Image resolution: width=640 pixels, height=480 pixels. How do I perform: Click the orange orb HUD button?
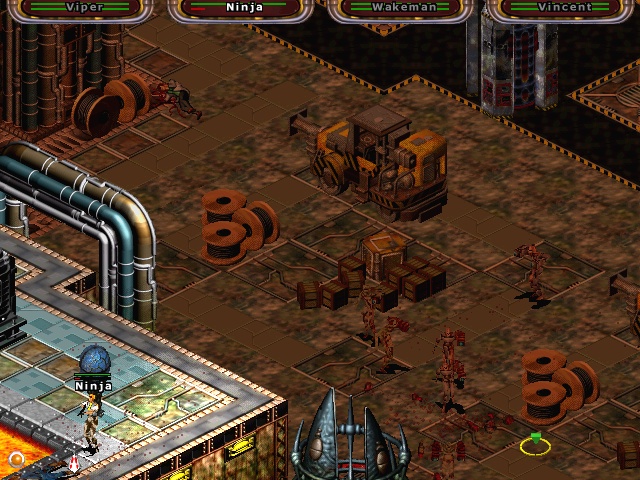click(16, 460)
